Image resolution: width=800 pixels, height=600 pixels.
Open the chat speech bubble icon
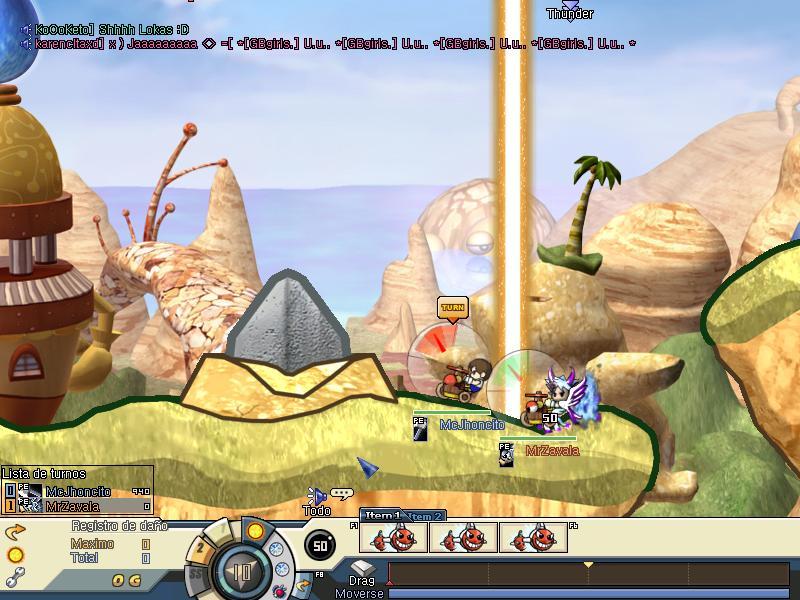(343, 494)
